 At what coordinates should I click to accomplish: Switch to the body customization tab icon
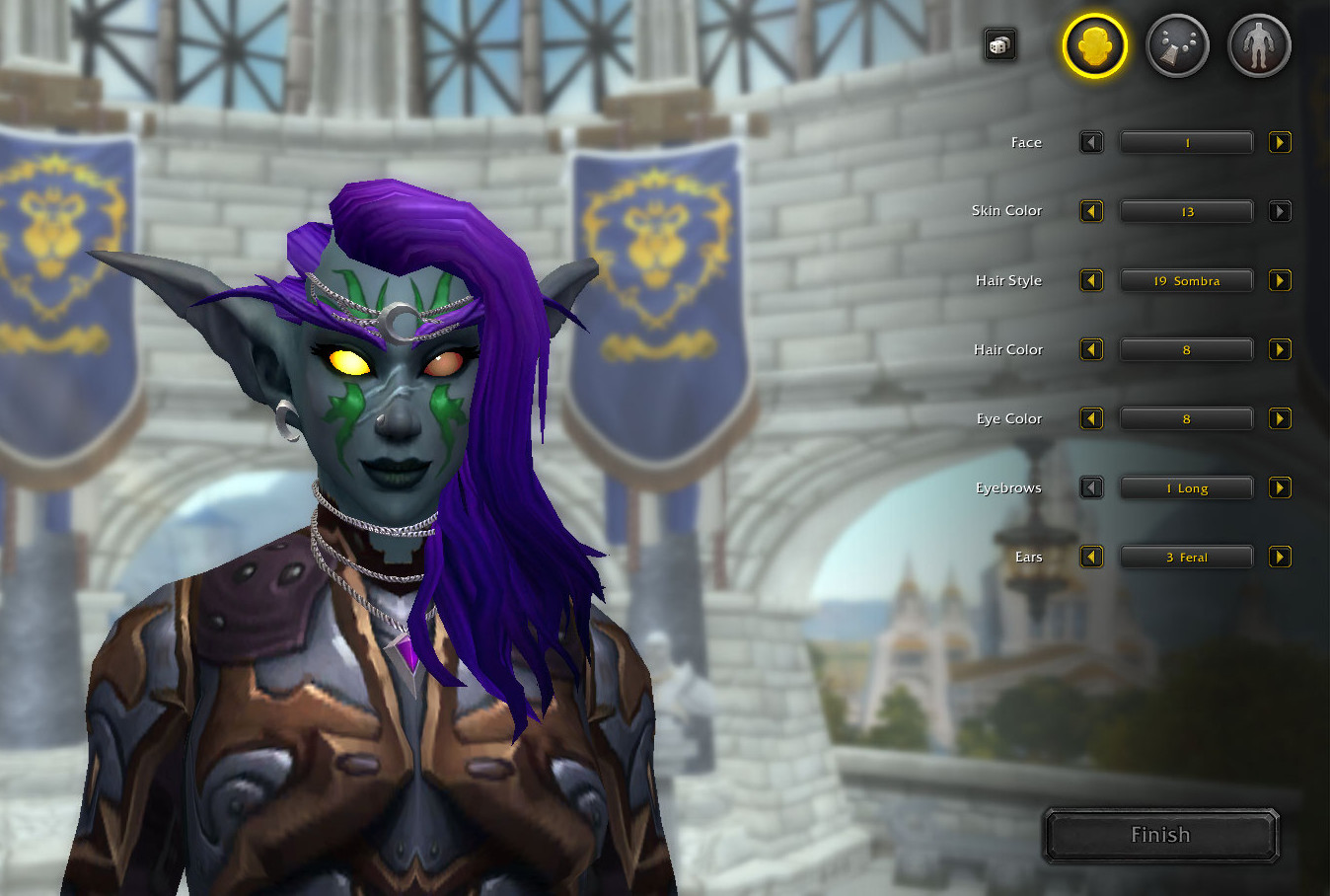pyautogui.click(x=1257, y=44)
